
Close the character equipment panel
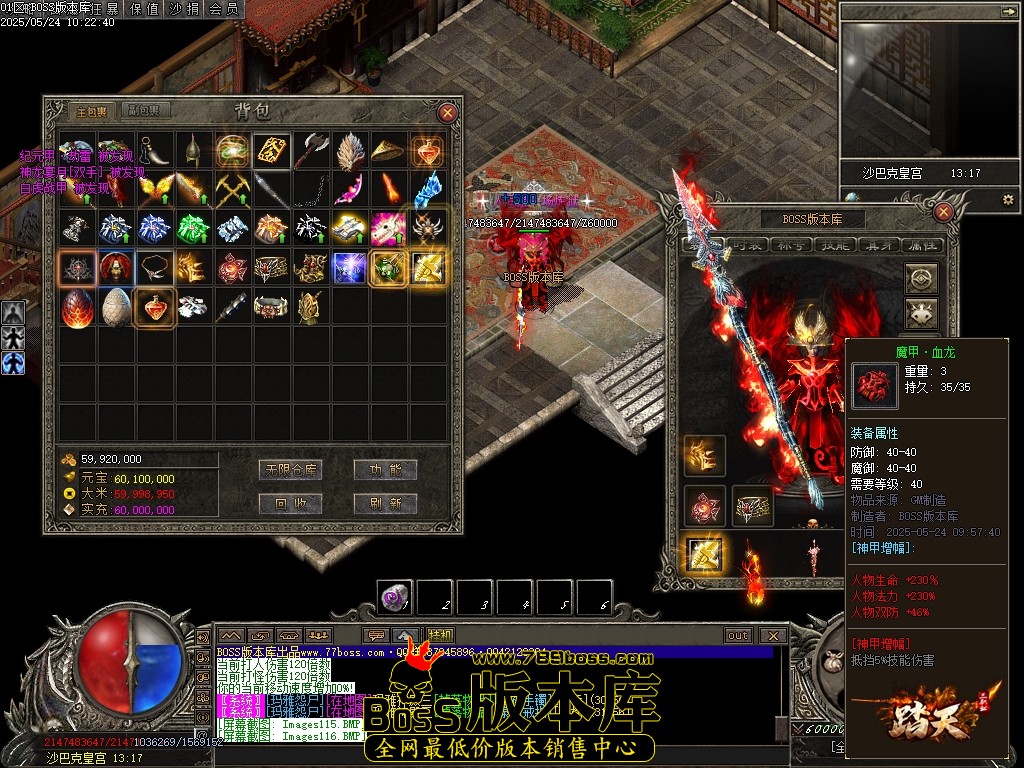943,211
